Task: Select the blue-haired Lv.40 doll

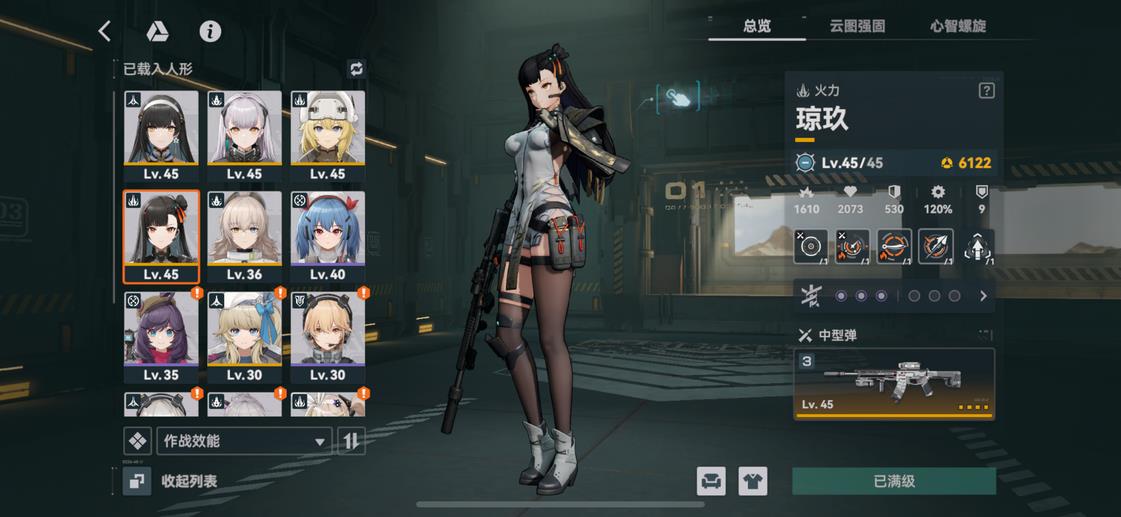Action: (328, 237)
